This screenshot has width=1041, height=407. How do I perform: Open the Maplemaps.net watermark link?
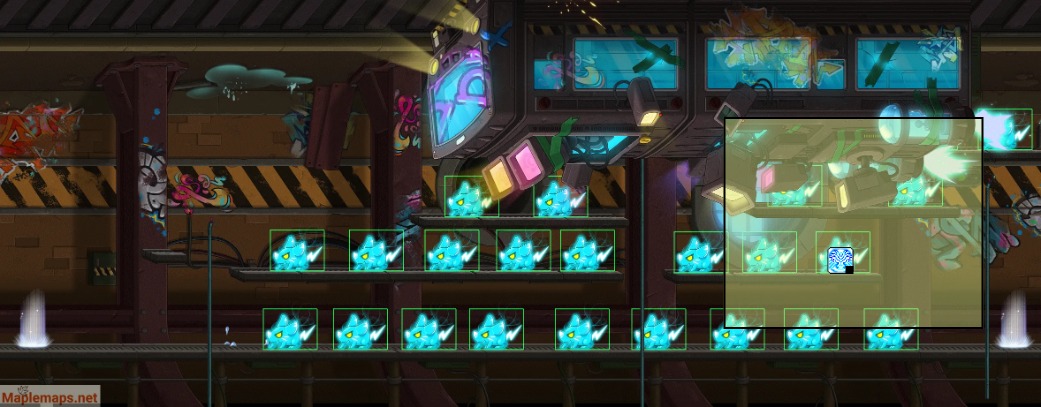[50, 396]
